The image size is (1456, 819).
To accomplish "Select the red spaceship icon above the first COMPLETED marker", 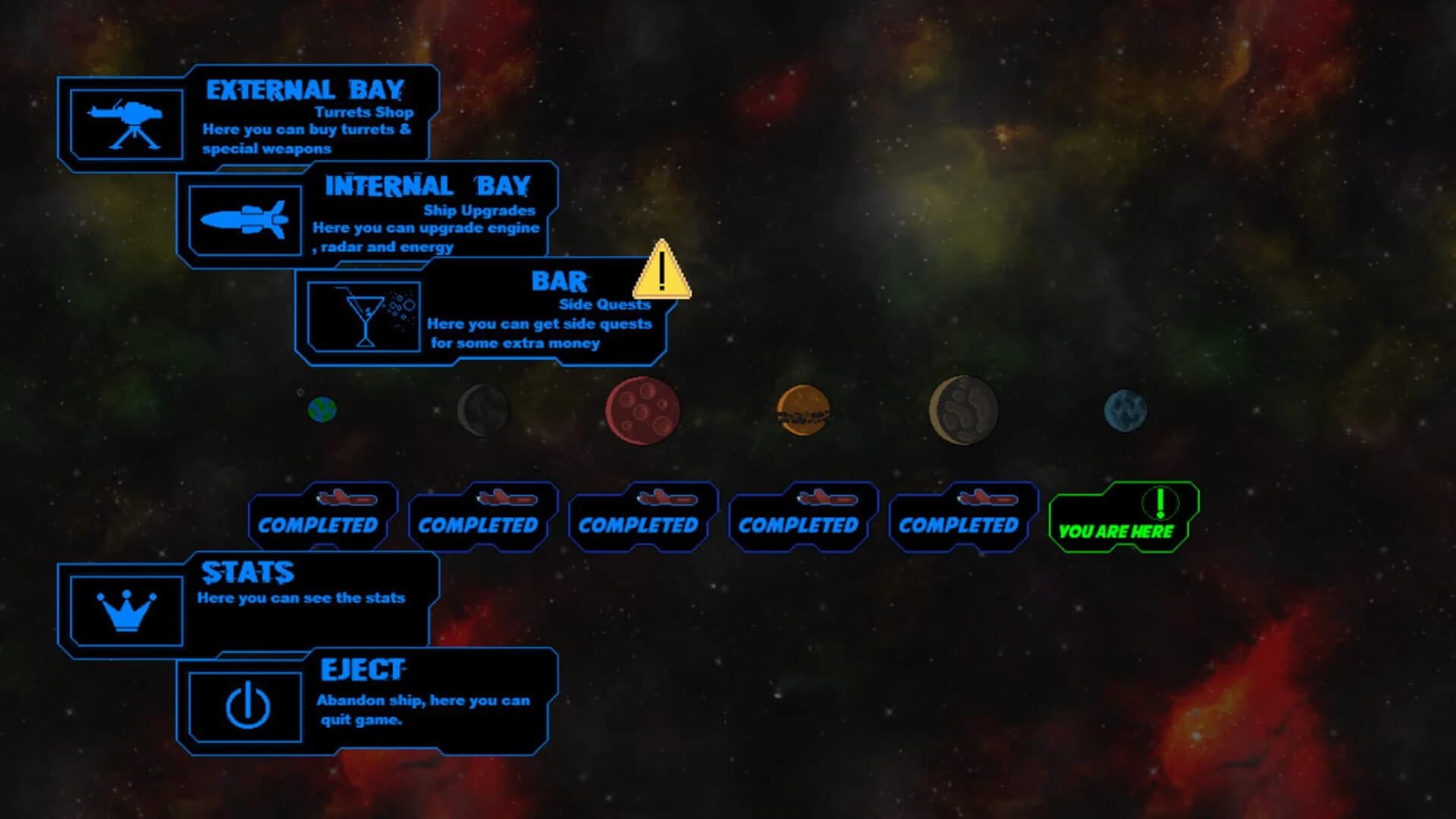I will [x=345, y=498].
